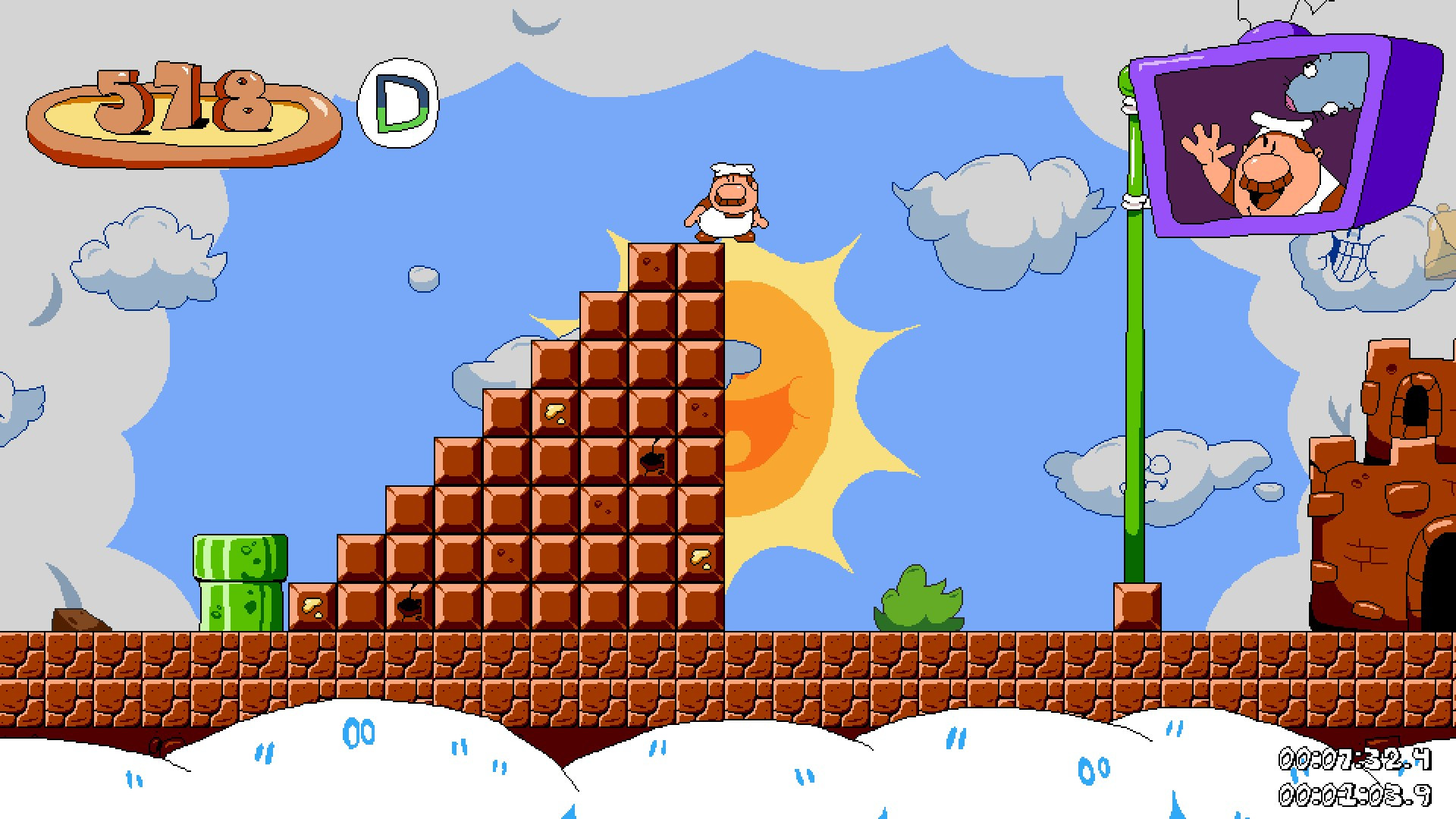Screen dimensions: 1456x819
Task: Select the white chef character atop the staircase
Action: [x=726, y=201]
